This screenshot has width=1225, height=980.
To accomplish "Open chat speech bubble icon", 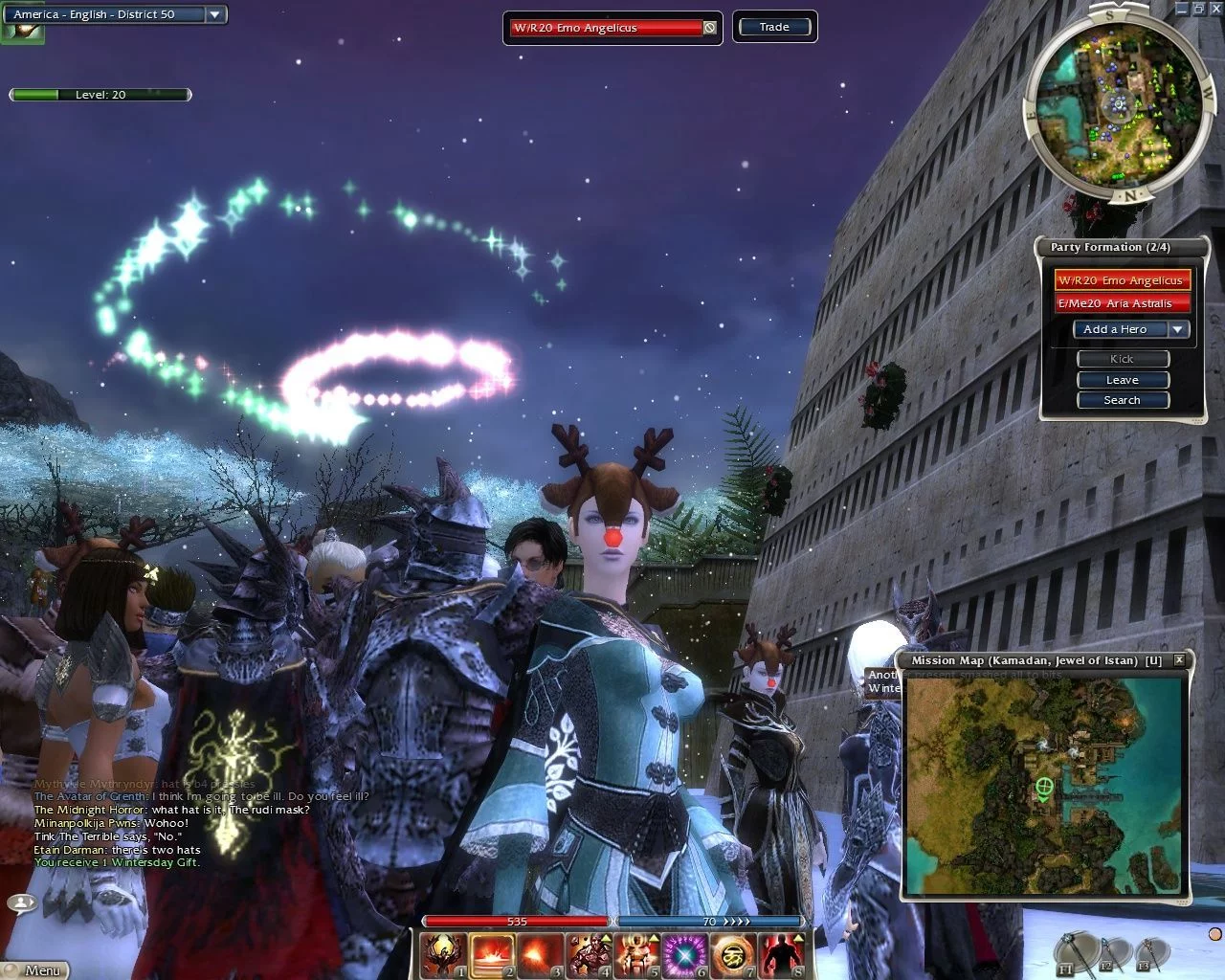I will coord(21,902).
